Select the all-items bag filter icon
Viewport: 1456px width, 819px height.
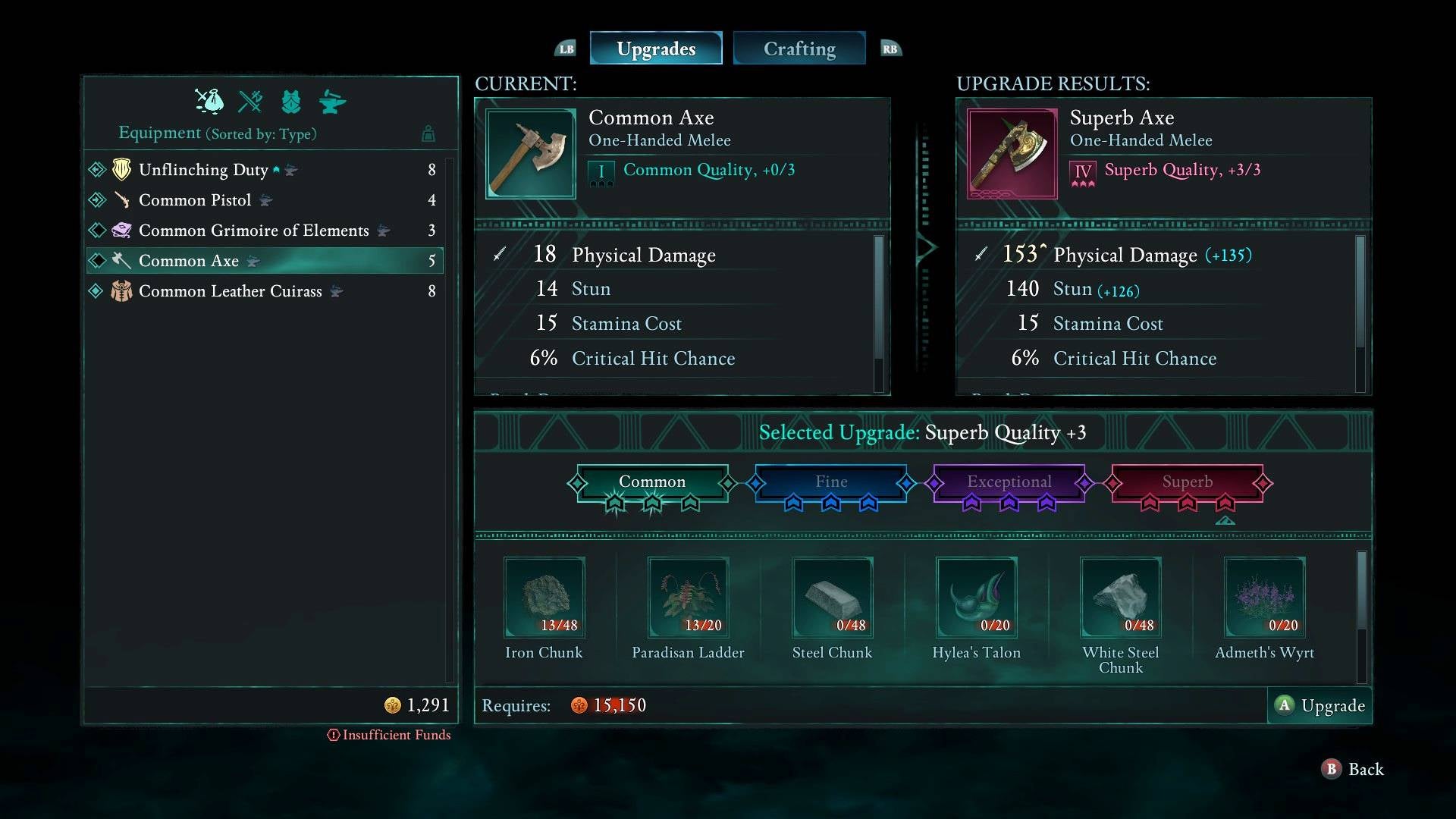(x=208, y=101)
